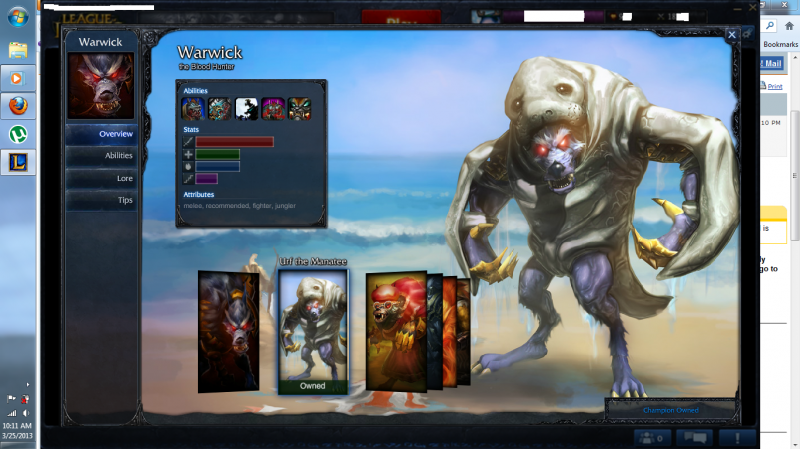Choose the black-and-white silhouette ability icon
Image resolution: width=800 pixels, height=449 pixels.
point(246,109)
